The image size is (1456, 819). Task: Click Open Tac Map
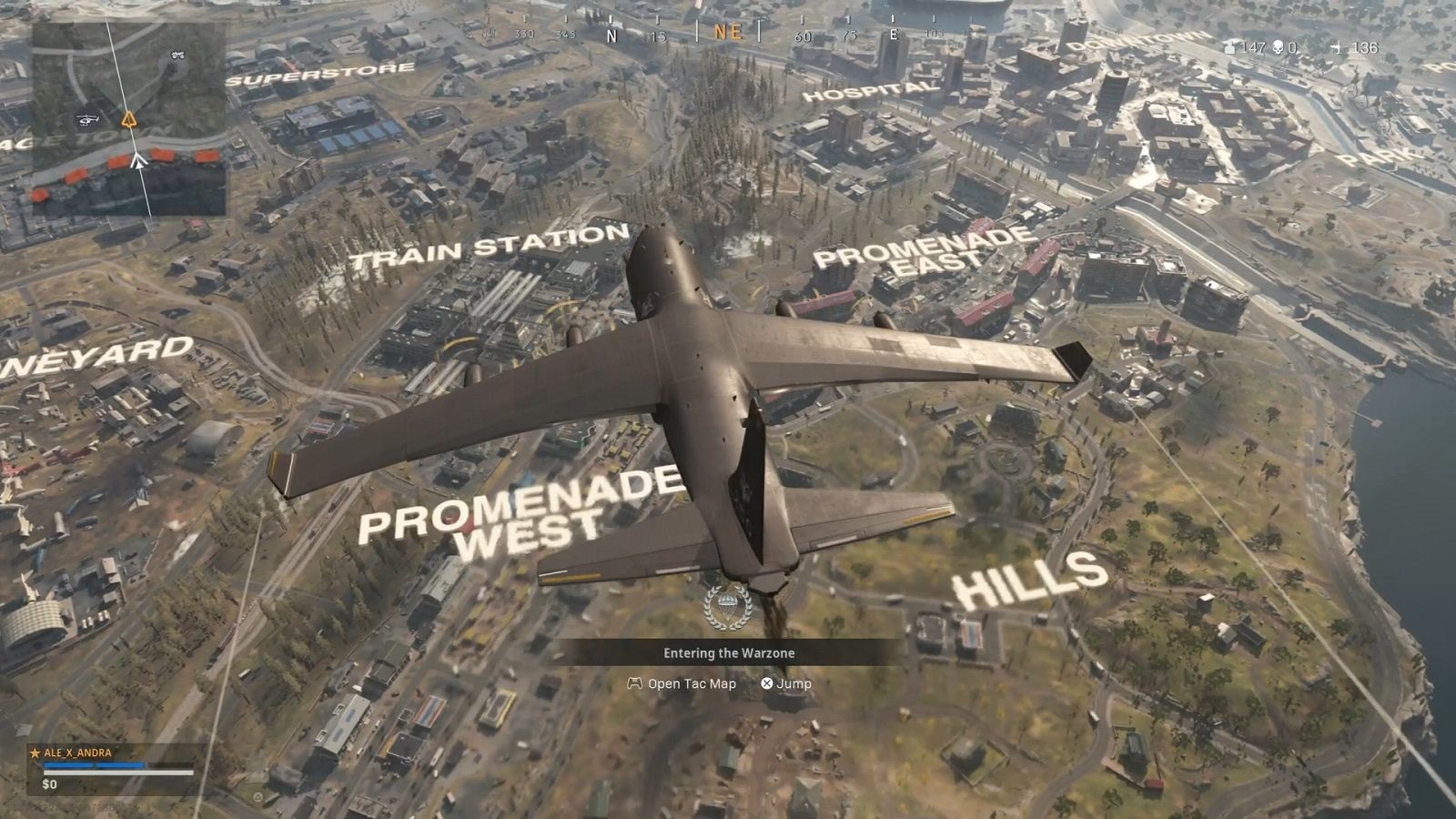[692, 683]
